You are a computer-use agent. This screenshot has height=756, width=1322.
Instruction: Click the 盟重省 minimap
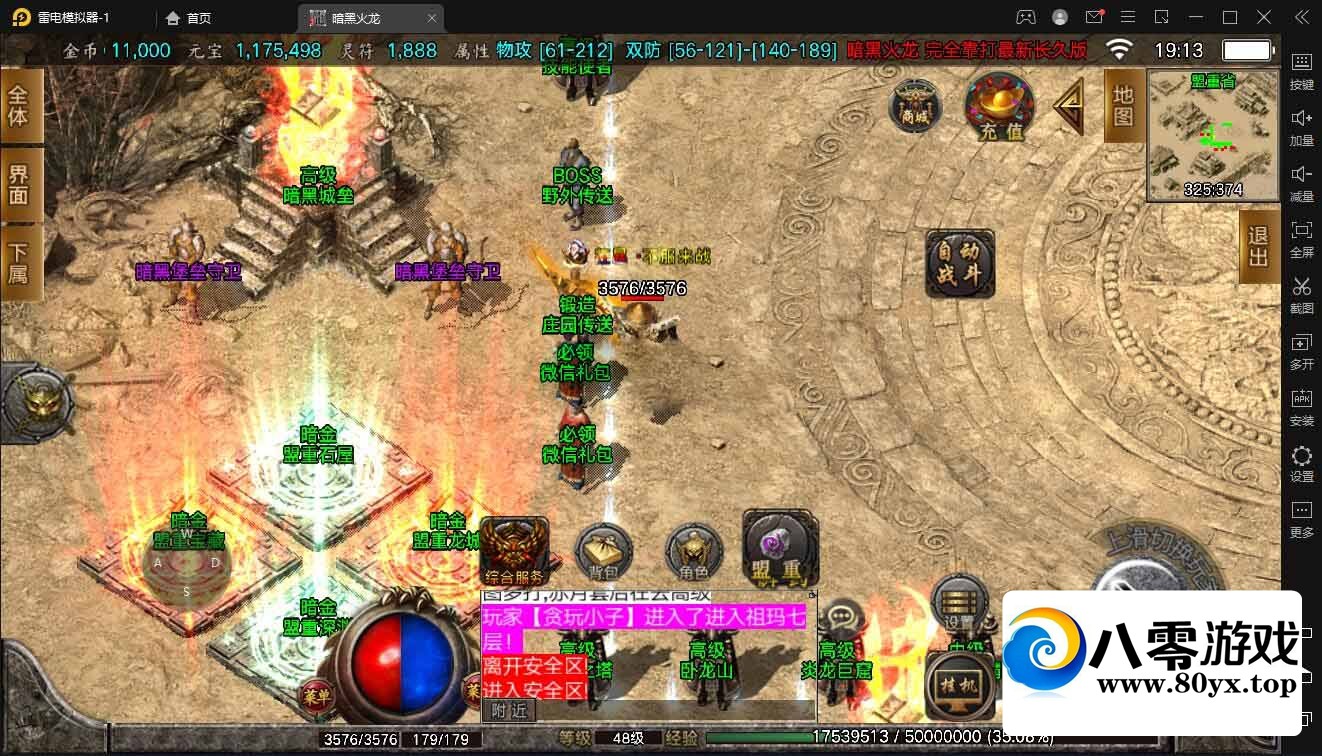[x=1212, y=135]
